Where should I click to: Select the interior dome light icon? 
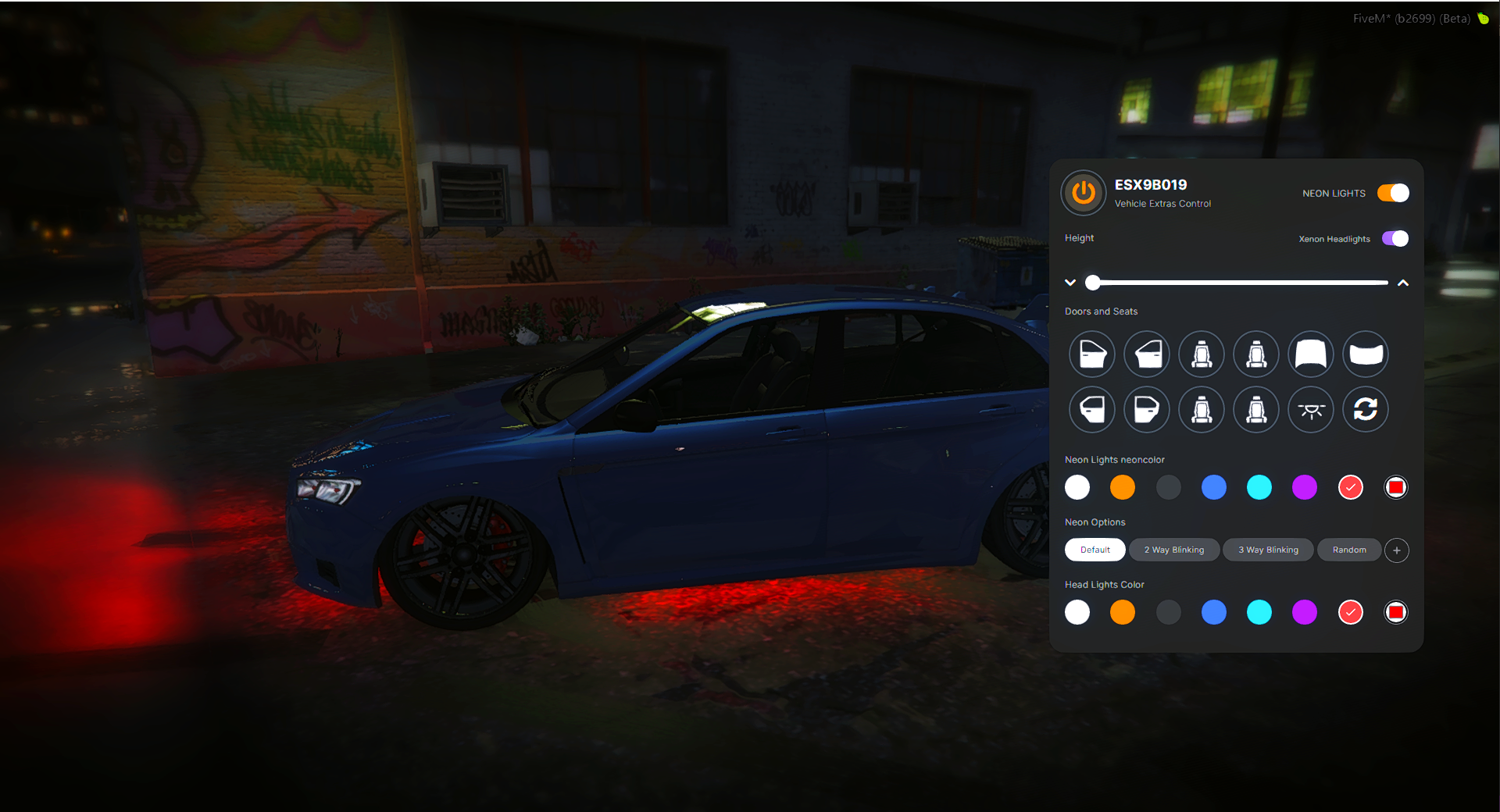[1310, 409]
